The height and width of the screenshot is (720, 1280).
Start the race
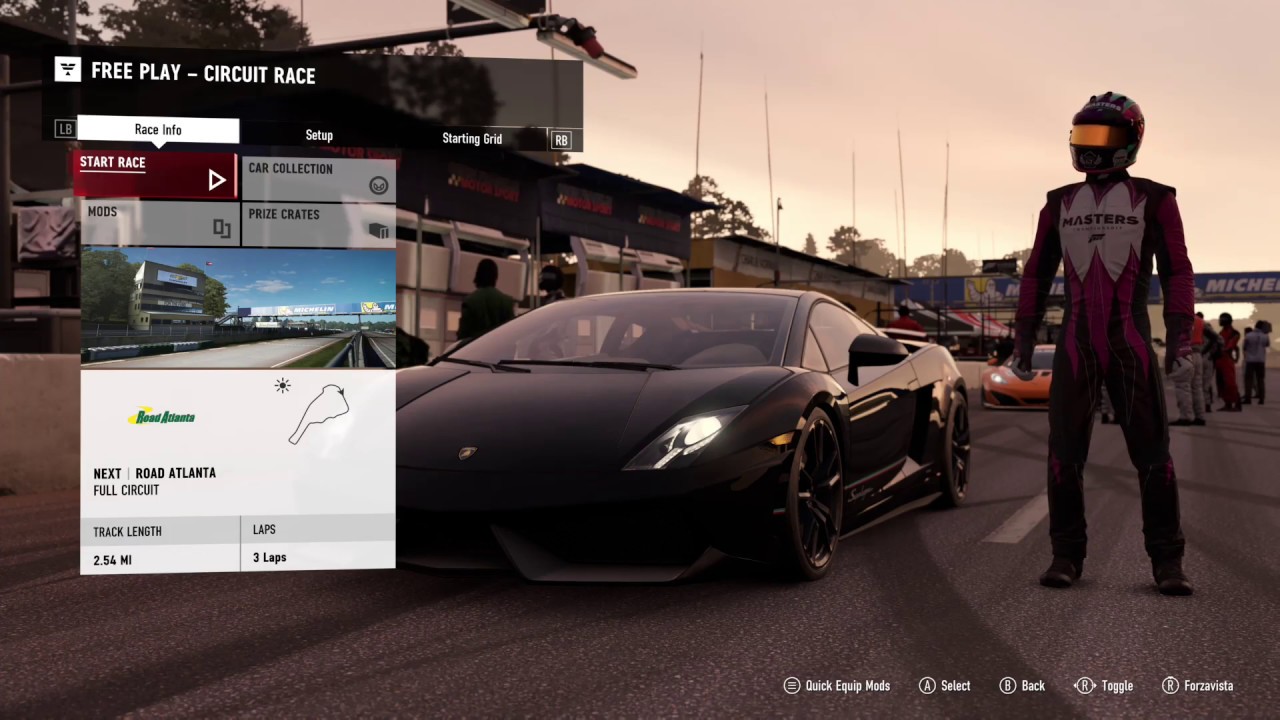pyautogui.click(x=155, y=175)
